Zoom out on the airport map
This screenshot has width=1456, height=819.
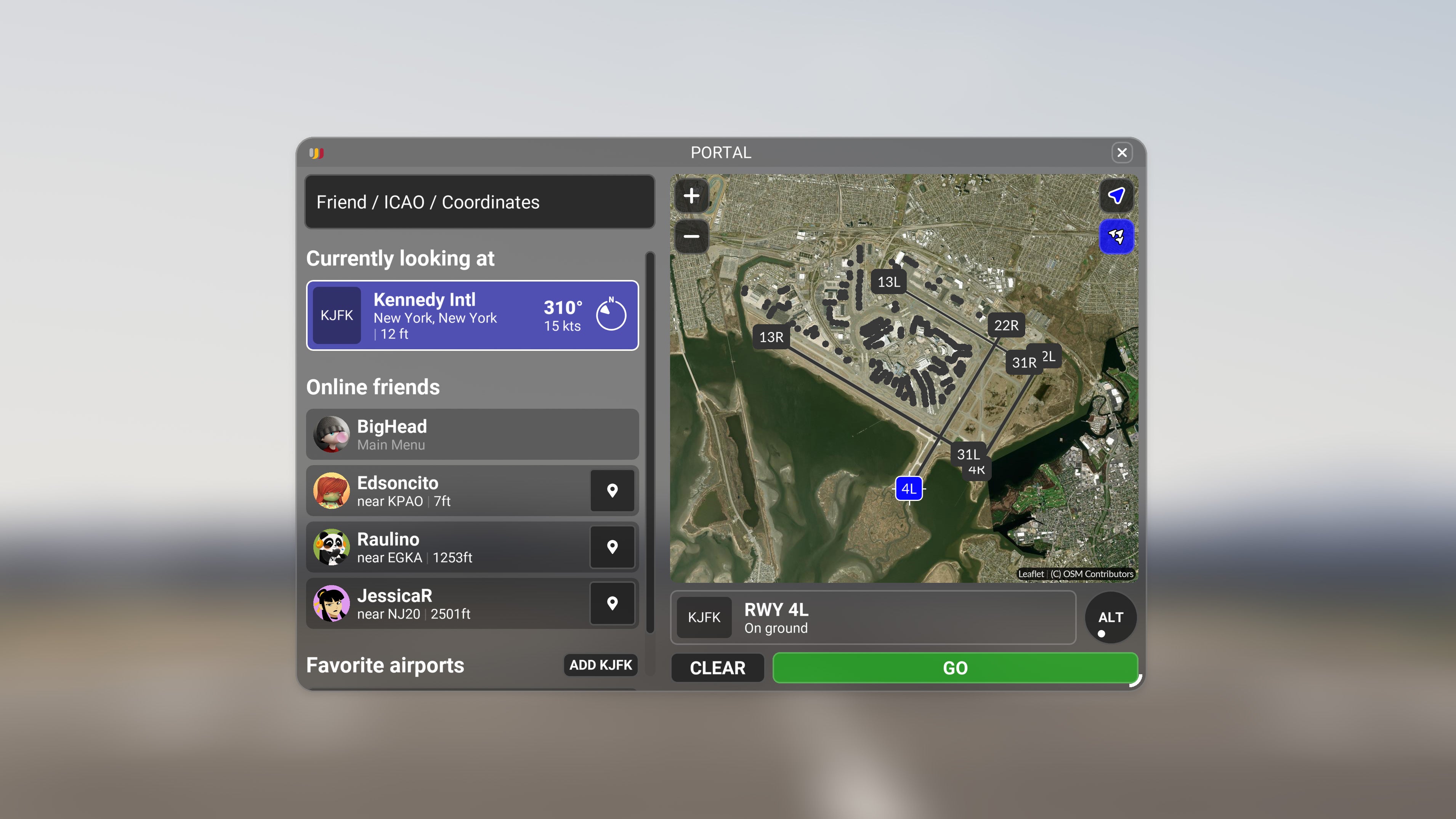pos(691,236)
